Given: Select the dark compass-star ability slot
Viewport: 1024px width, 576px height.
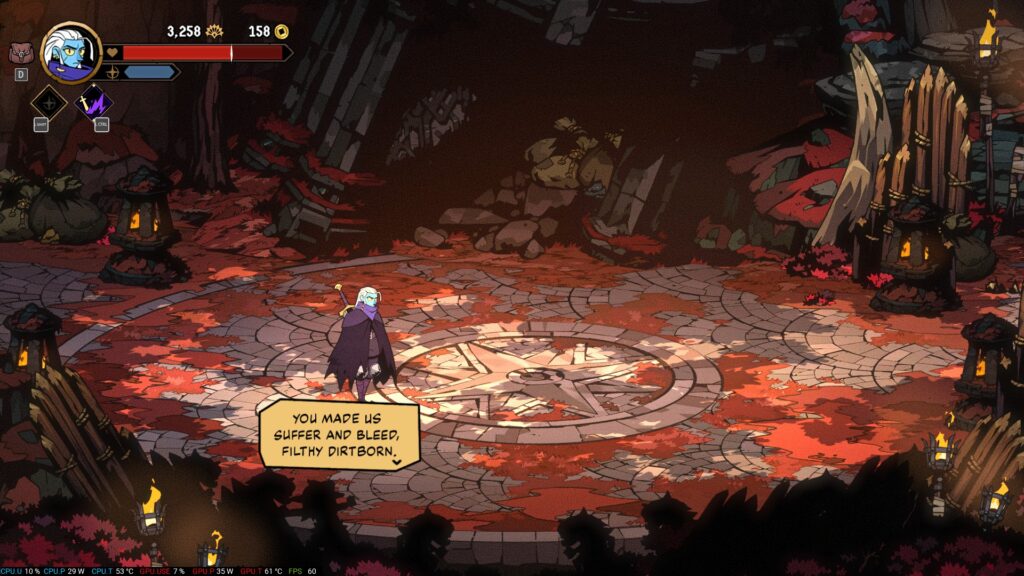Looking at the screenshot, I should [x=48, y=102].
